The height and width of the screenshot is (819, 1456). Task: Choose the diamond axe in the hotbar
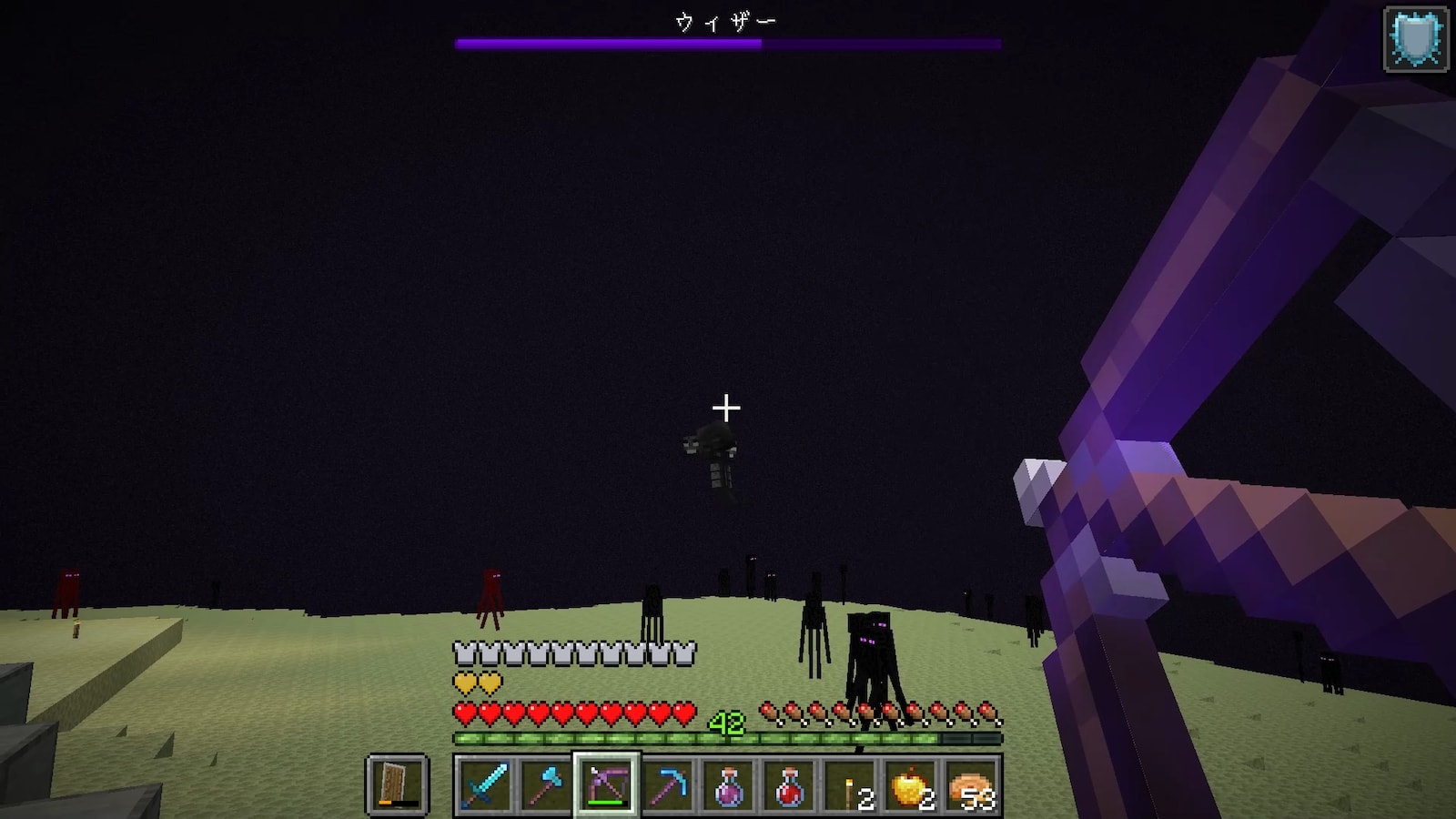[x=545, y=784]
